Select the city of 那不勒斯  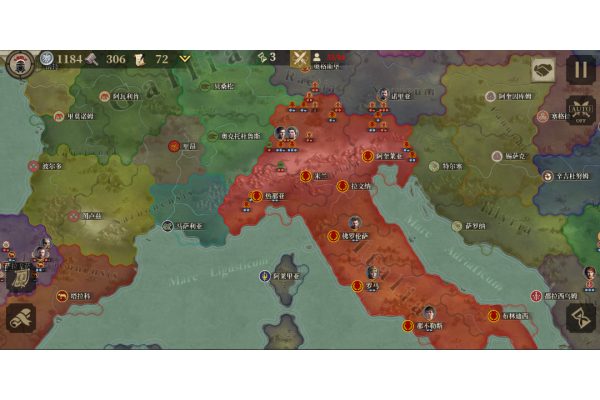[408, 325]
